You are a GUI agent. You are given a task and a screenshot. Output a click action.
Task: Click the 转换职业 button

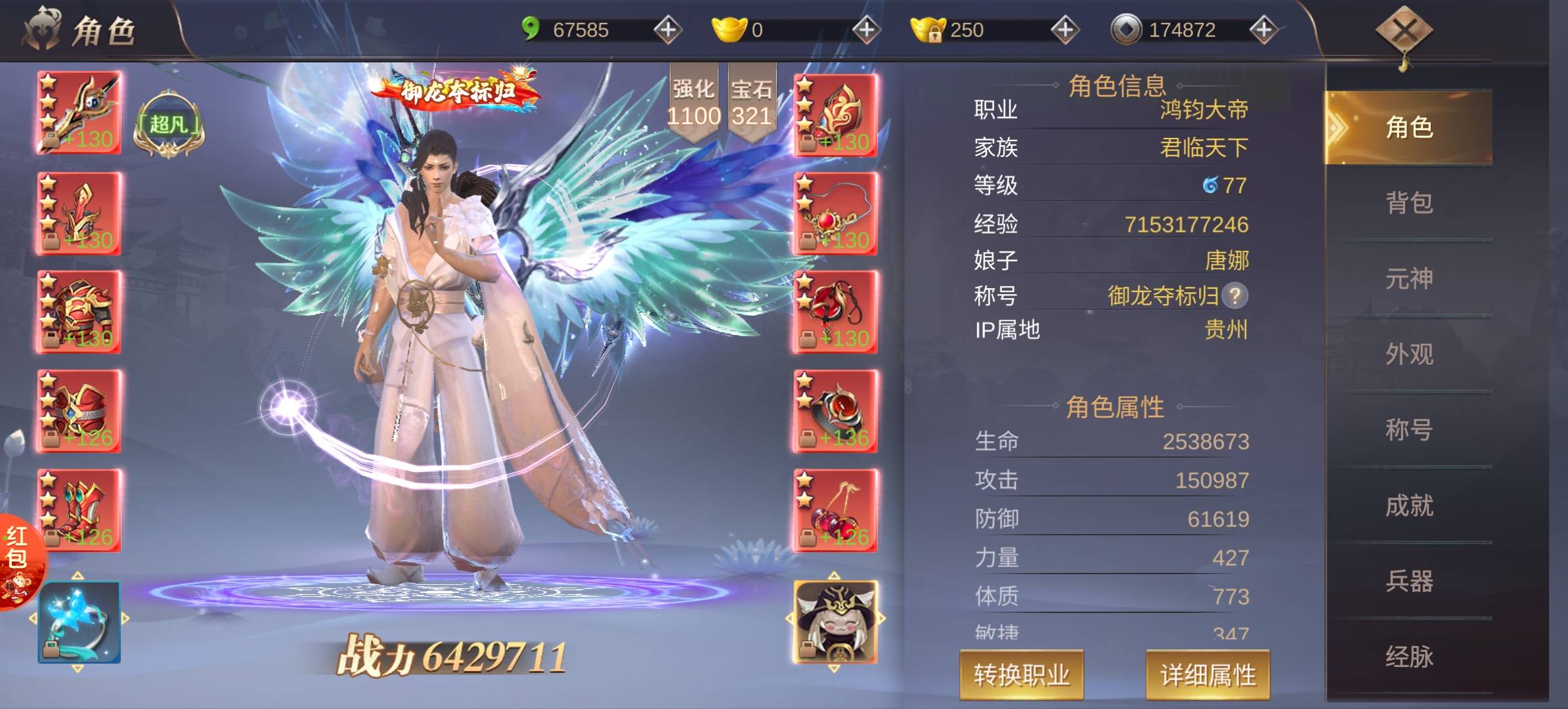pos(1021,675)
